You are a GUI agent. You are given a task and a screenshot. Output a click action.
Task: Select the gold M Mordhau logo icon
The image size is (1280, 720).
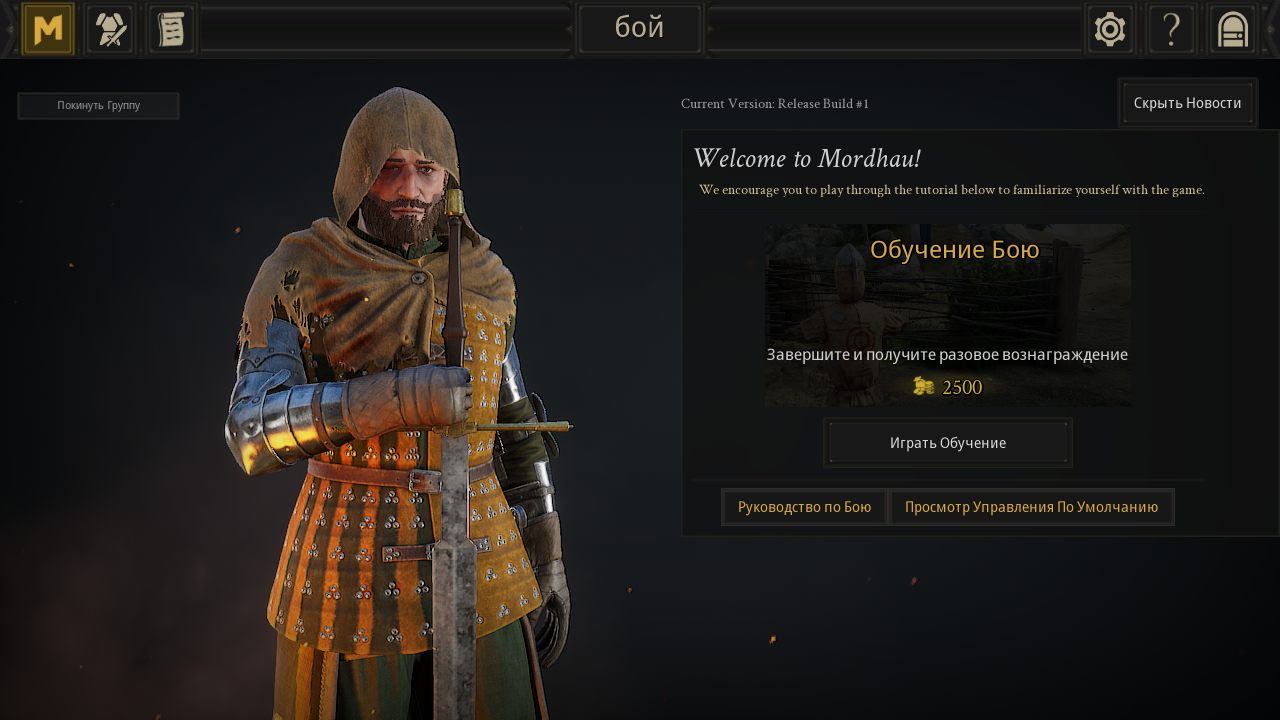pyautogui.click(x=47, y=28)
